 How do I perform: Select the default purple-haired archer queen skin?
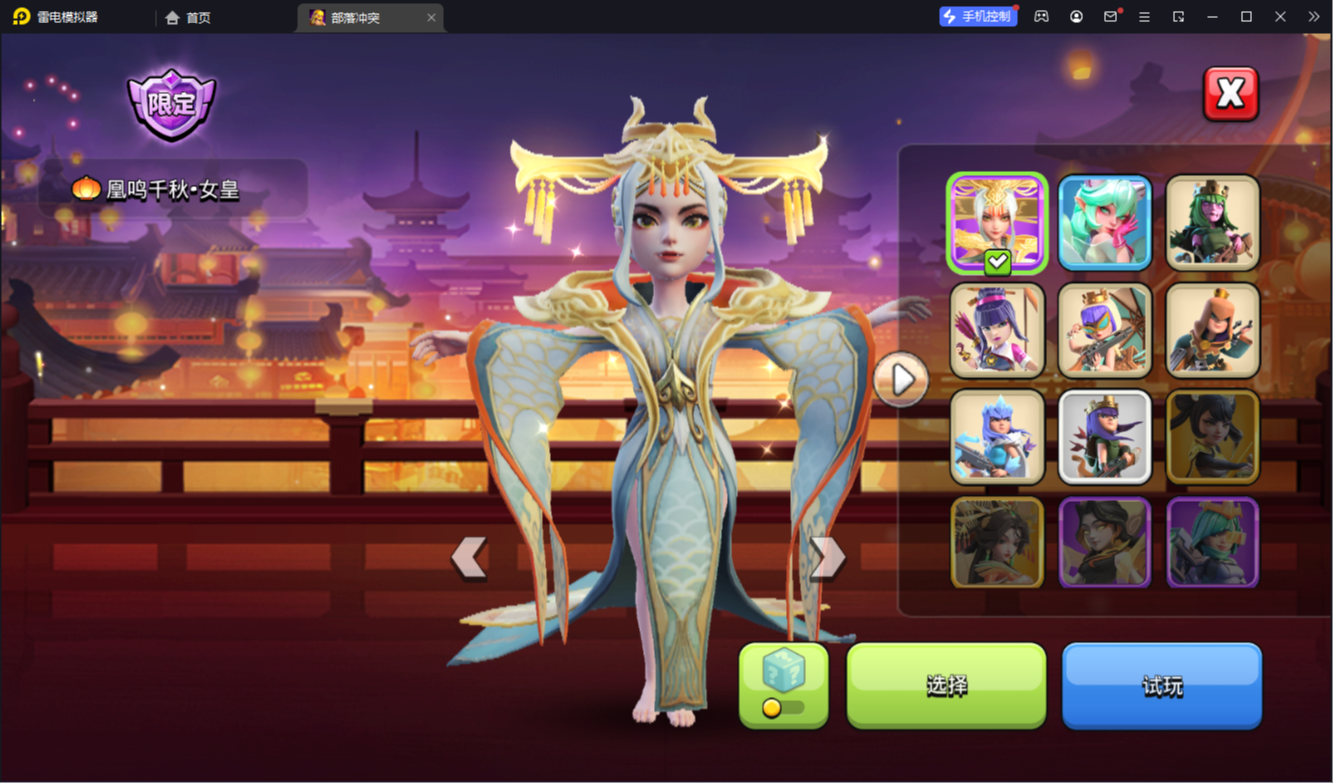point(1104,437)
